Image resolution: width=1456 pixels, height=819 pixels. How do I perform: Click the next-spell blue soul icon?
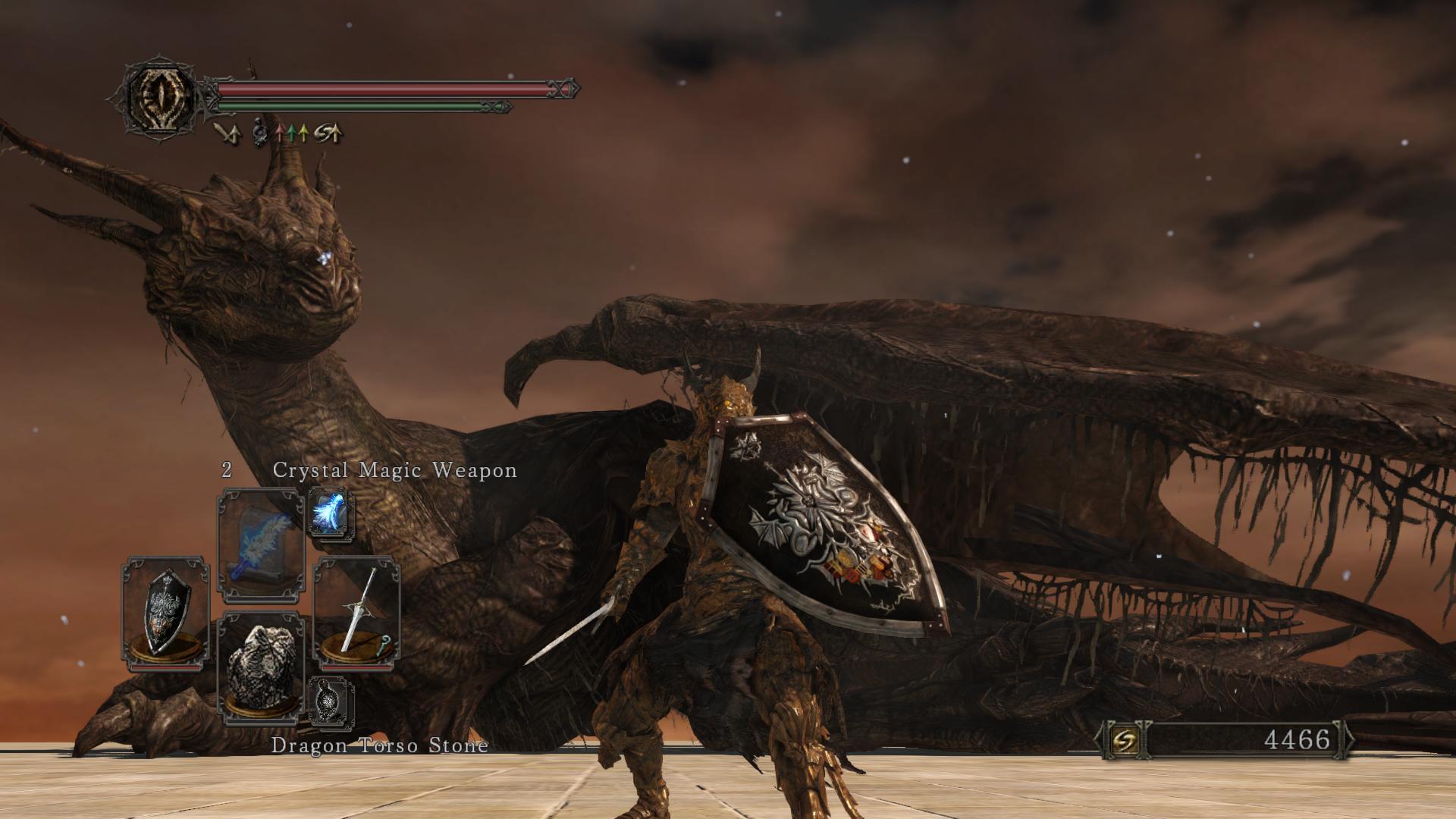331,513
